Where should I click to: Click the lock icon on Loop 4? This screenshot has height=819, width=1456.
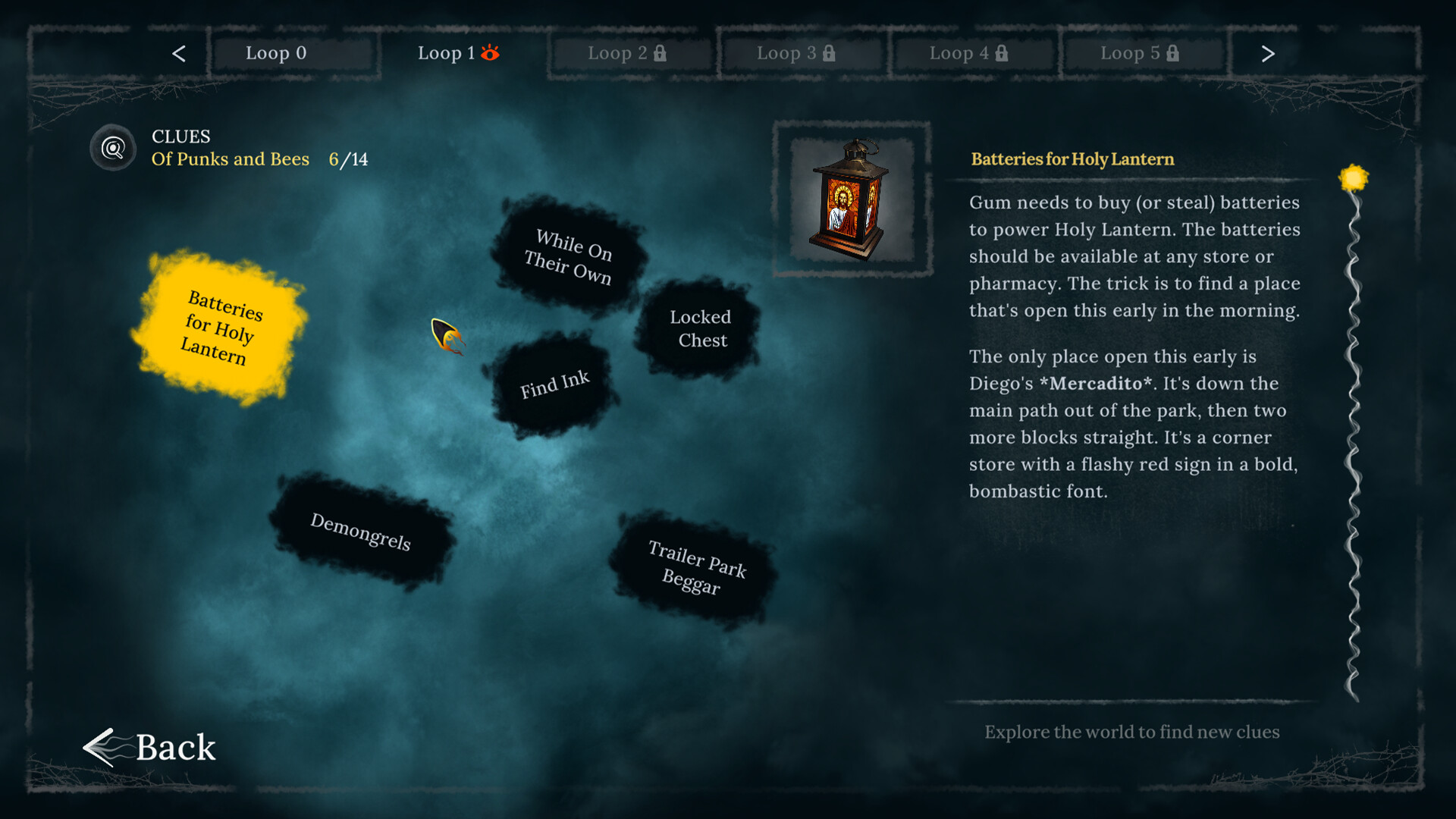(x=1003, y=53)
